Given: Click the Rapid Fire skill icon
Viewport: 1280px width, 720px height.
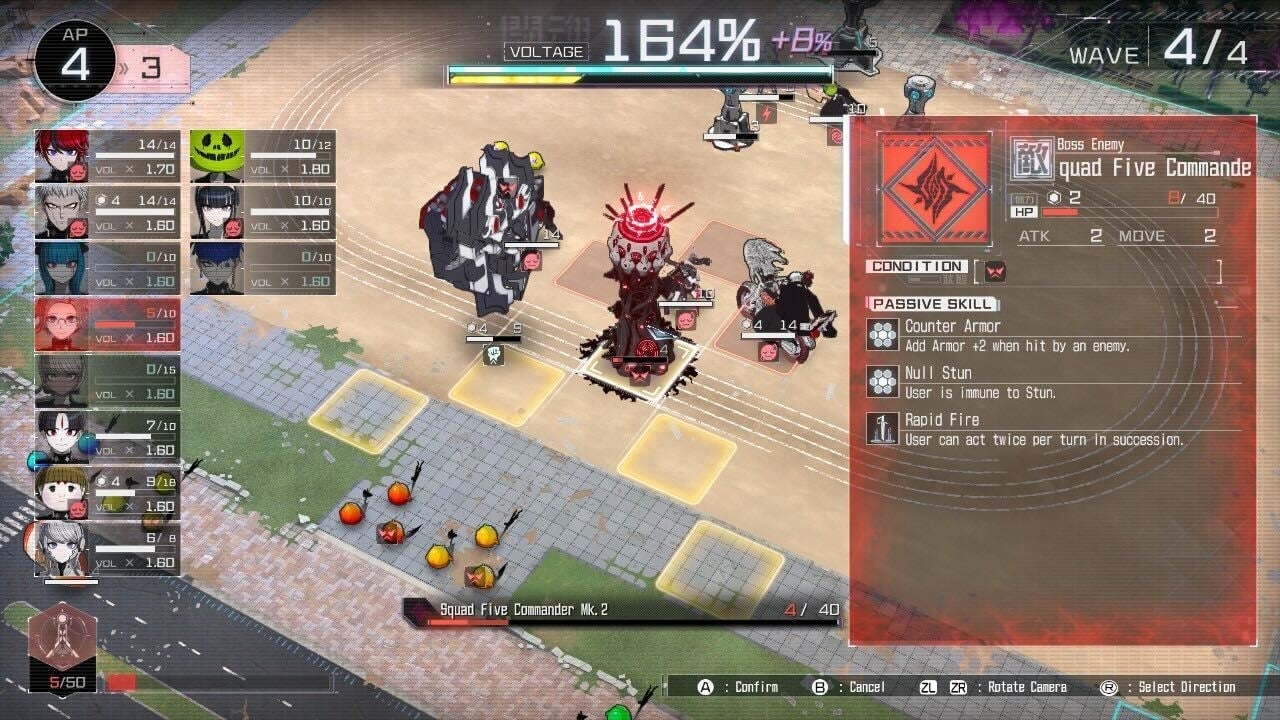Looking at the screenshot, I should [x=881, y=427].
